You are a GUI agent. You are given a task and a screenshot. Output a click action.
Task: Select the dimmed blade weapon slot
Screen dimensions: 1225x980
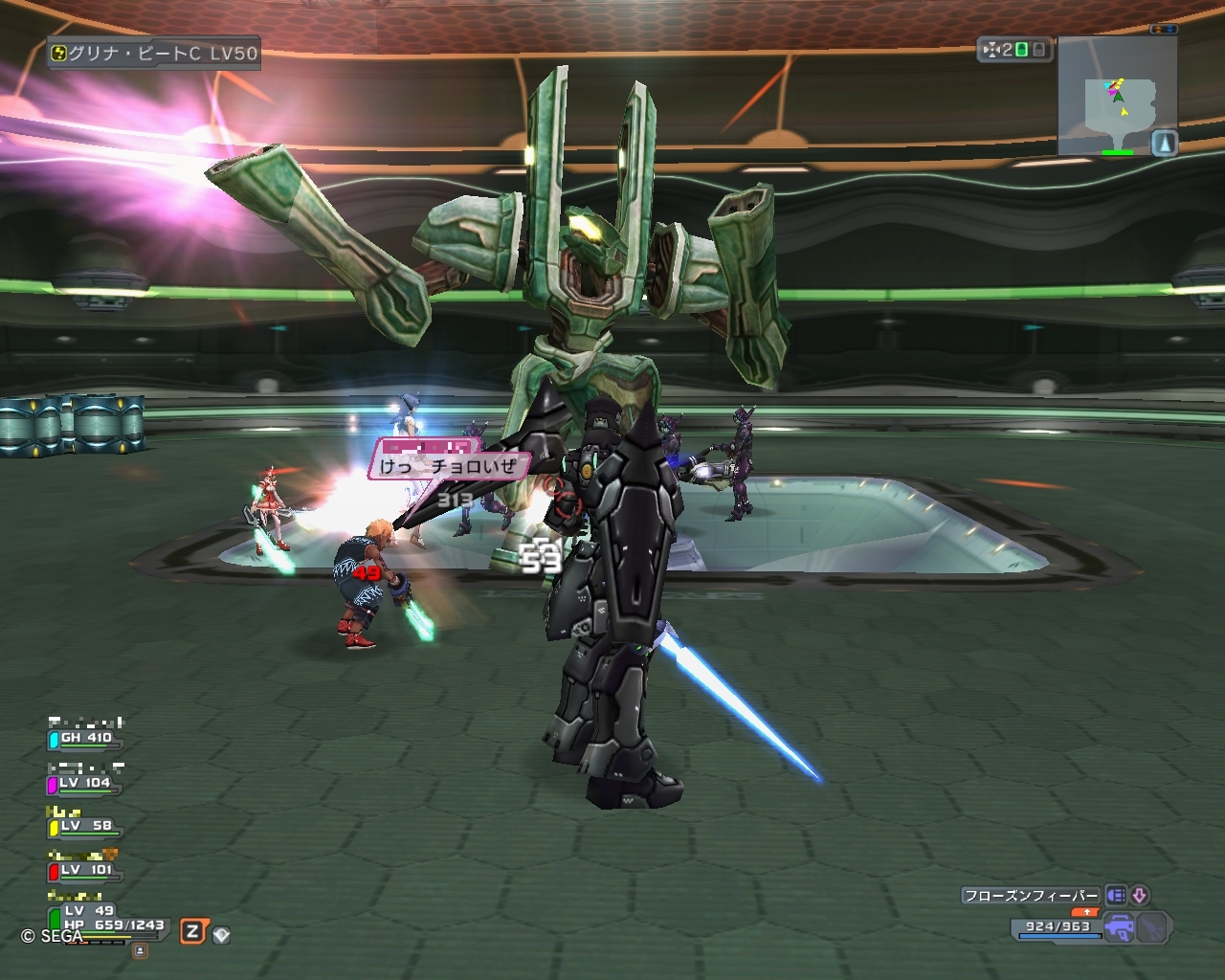point(1152,926)
